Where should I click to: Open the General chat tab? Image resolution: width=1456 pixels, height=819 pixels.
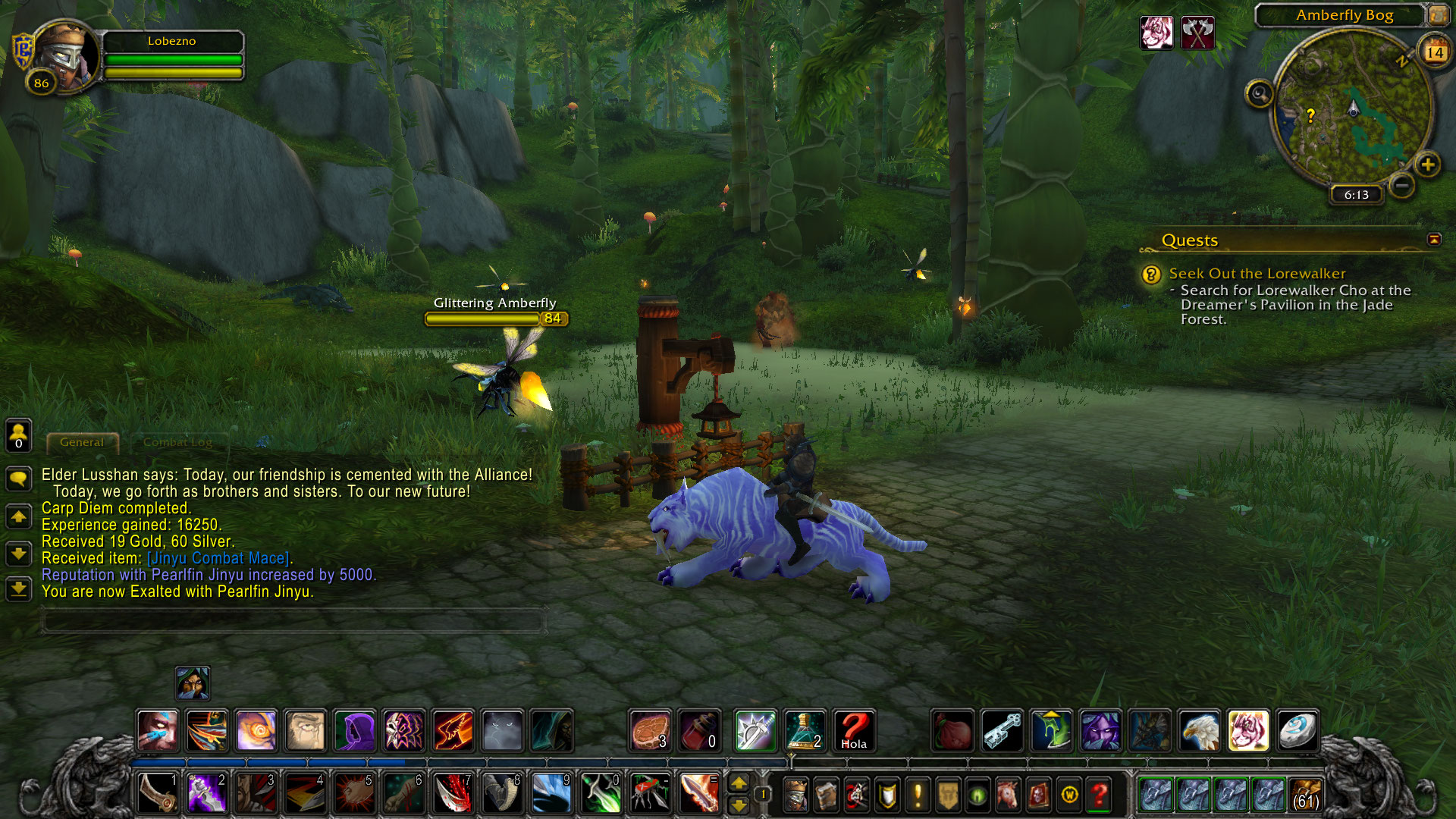82,442
